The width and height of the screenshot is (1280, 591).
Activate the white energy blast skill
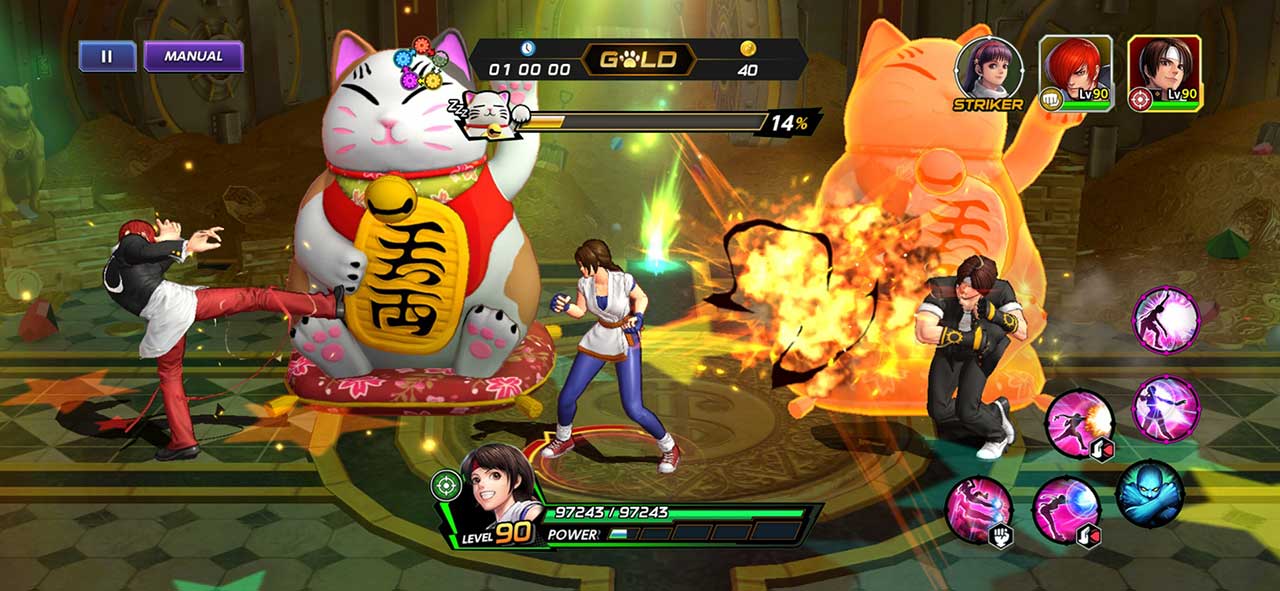[1165, 319]
